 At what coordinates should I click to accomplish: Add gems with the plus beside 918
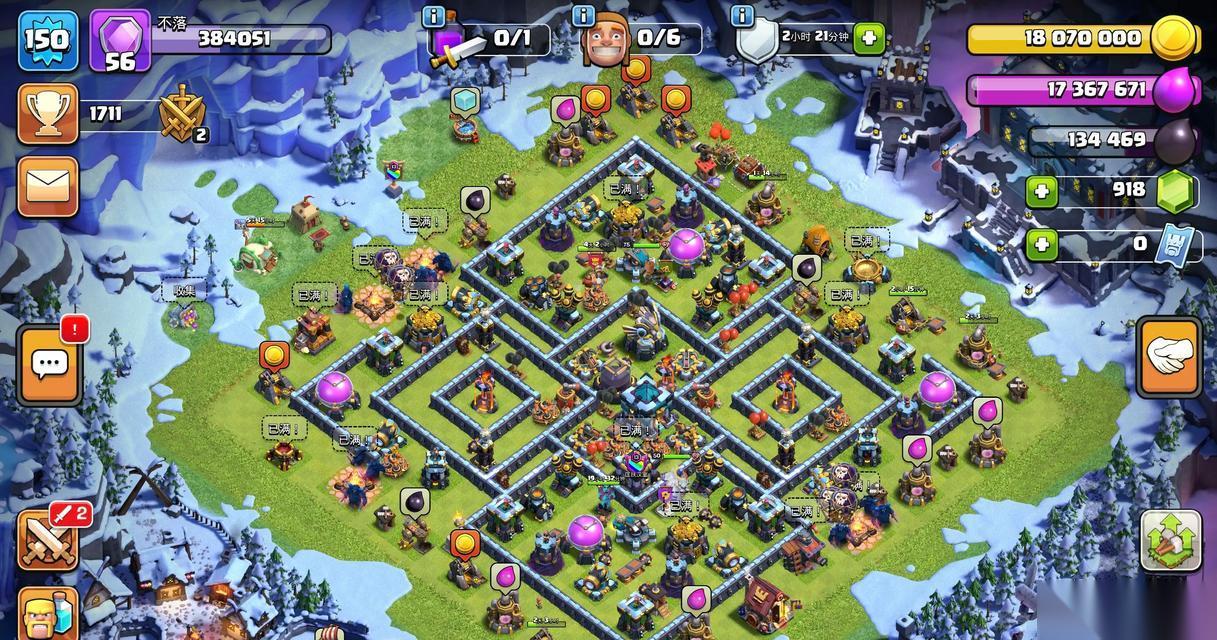(x=1042, y=191)
